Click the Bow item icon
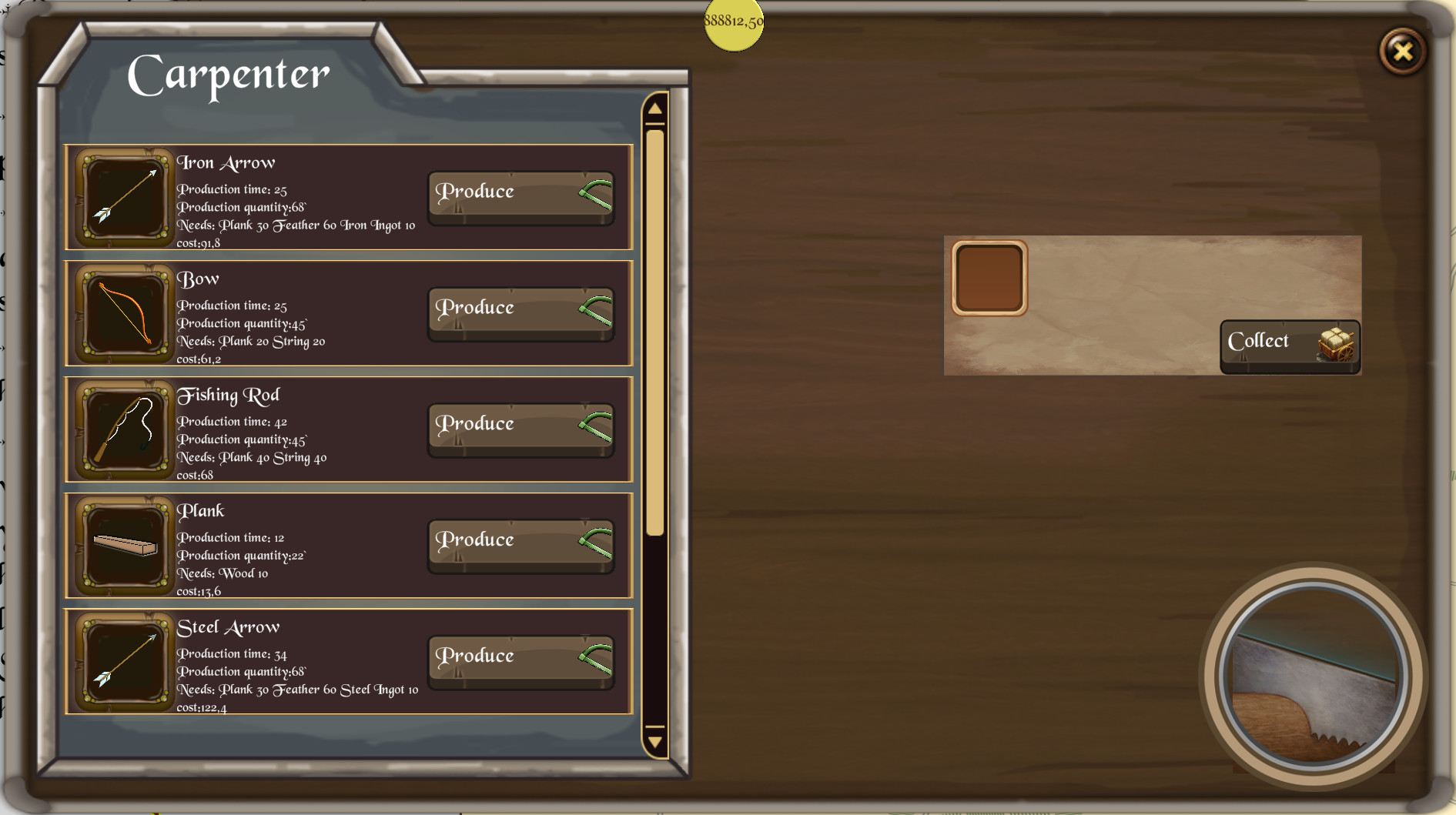The image size is (1456, 815). click(x=123, y=314)
